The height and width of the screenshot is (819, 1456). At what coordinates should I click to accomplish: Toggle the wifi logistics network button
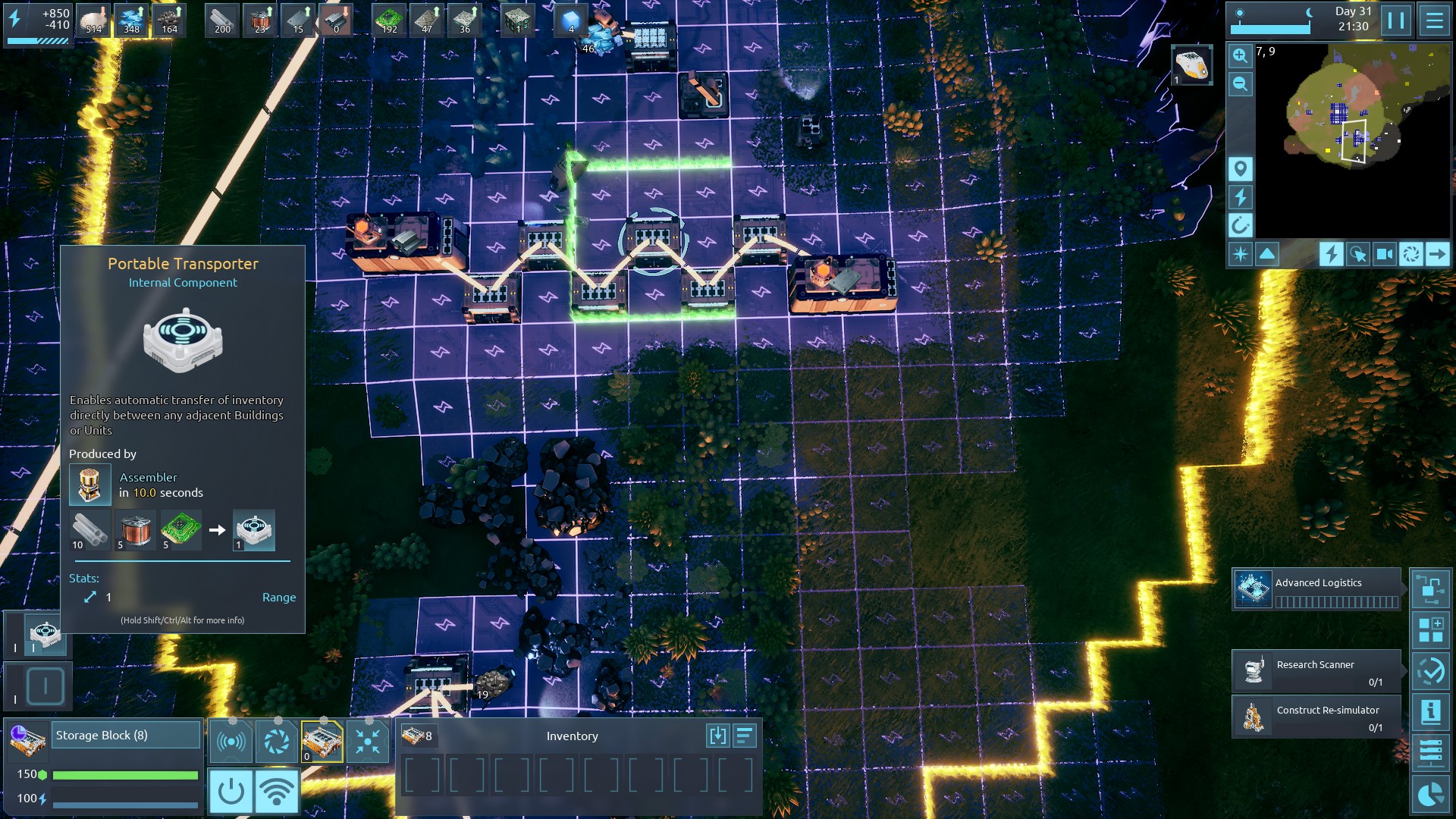(277, 791)
